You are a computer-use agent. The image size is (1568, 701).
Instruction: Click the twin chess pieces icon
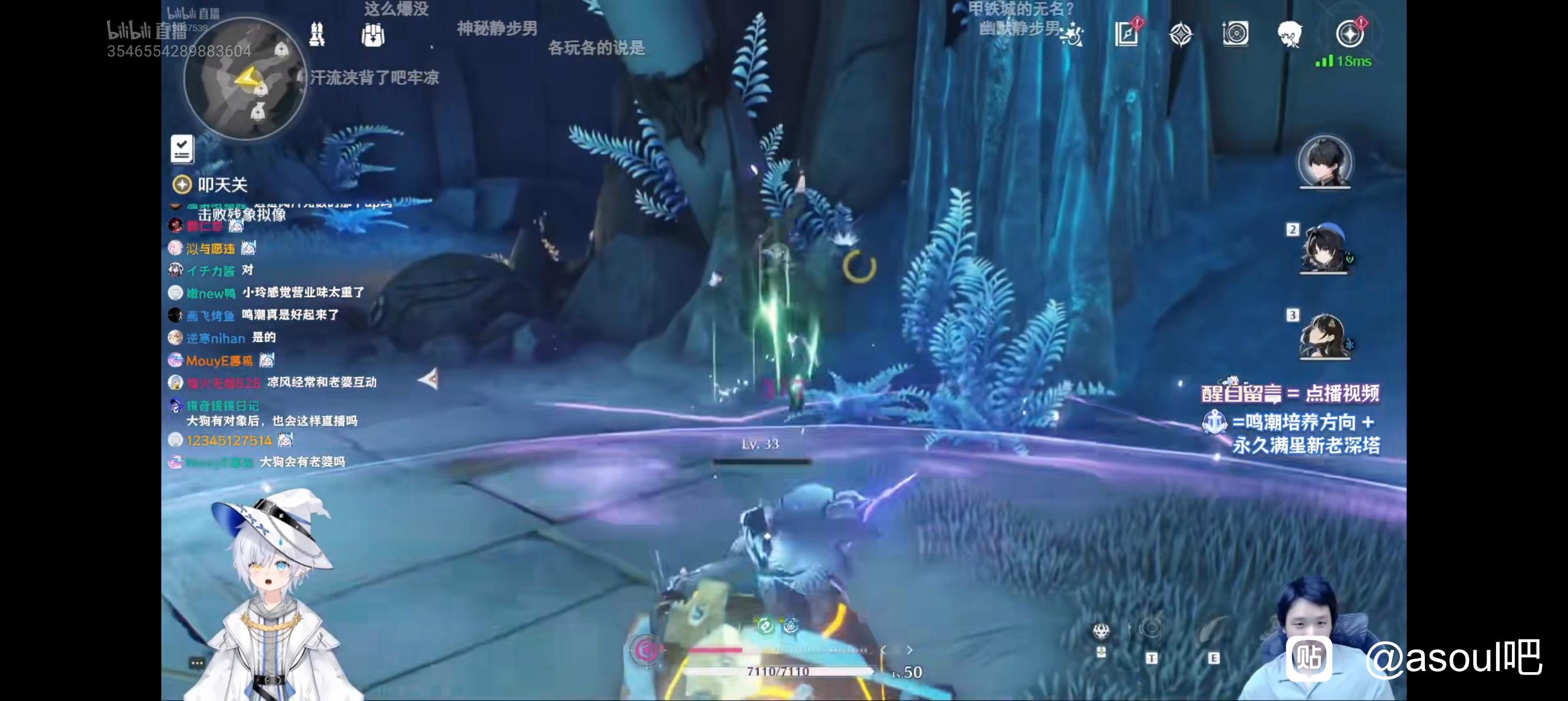click(317, 34)
